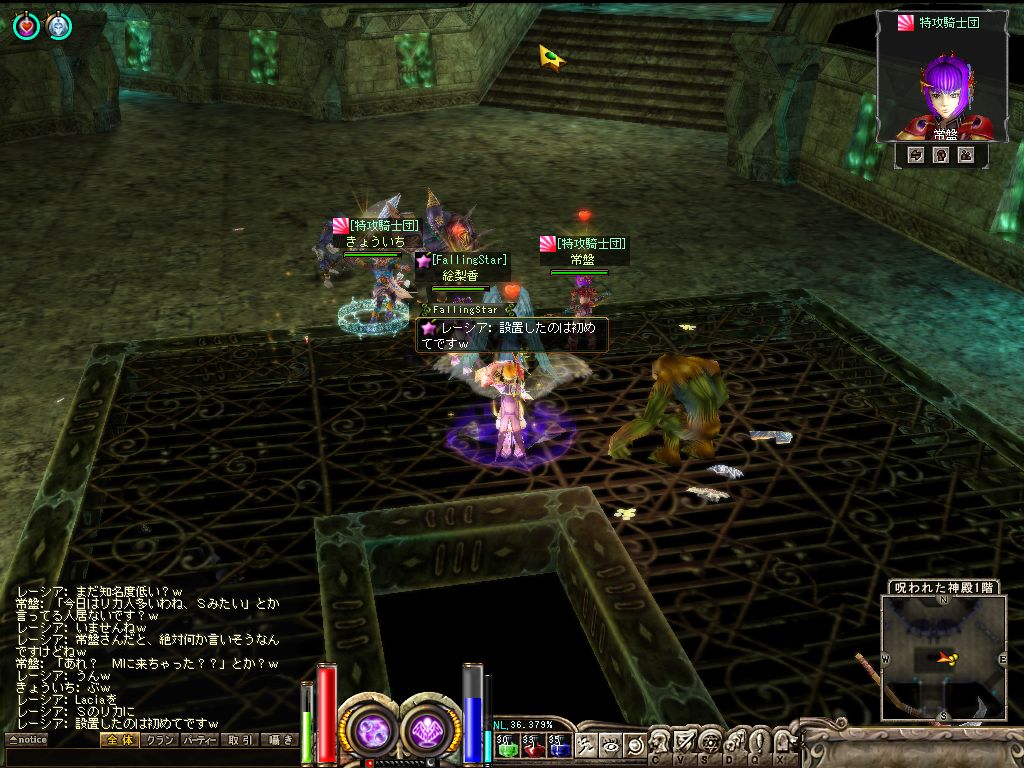Open the 囁き whisper tab
Screen dimensions: 1024x768
coord(279,740)
